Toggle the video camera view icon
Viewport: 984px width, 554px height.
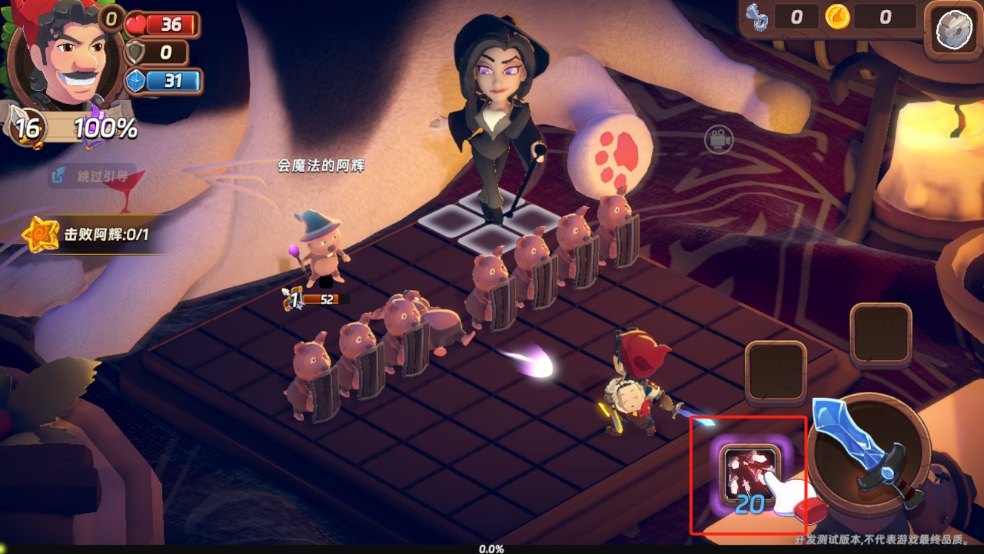717,140
